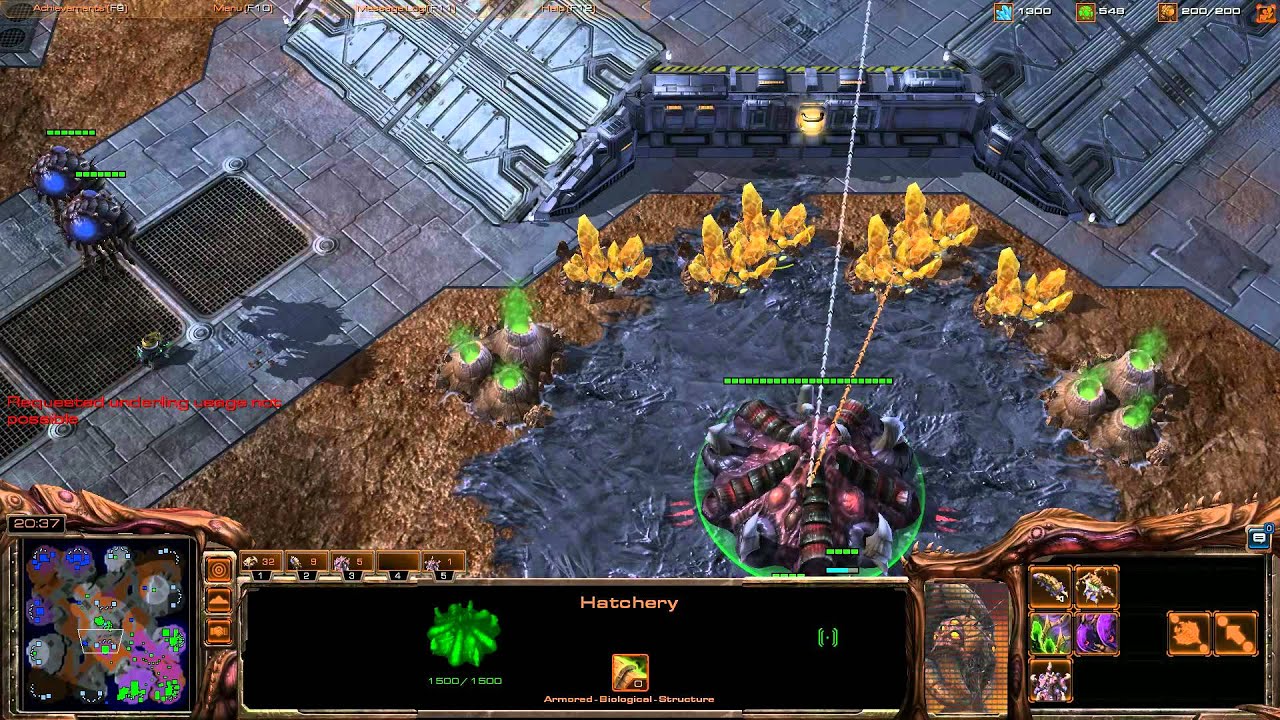Select control group 2 with 9 units

click(x=306, y=563)
